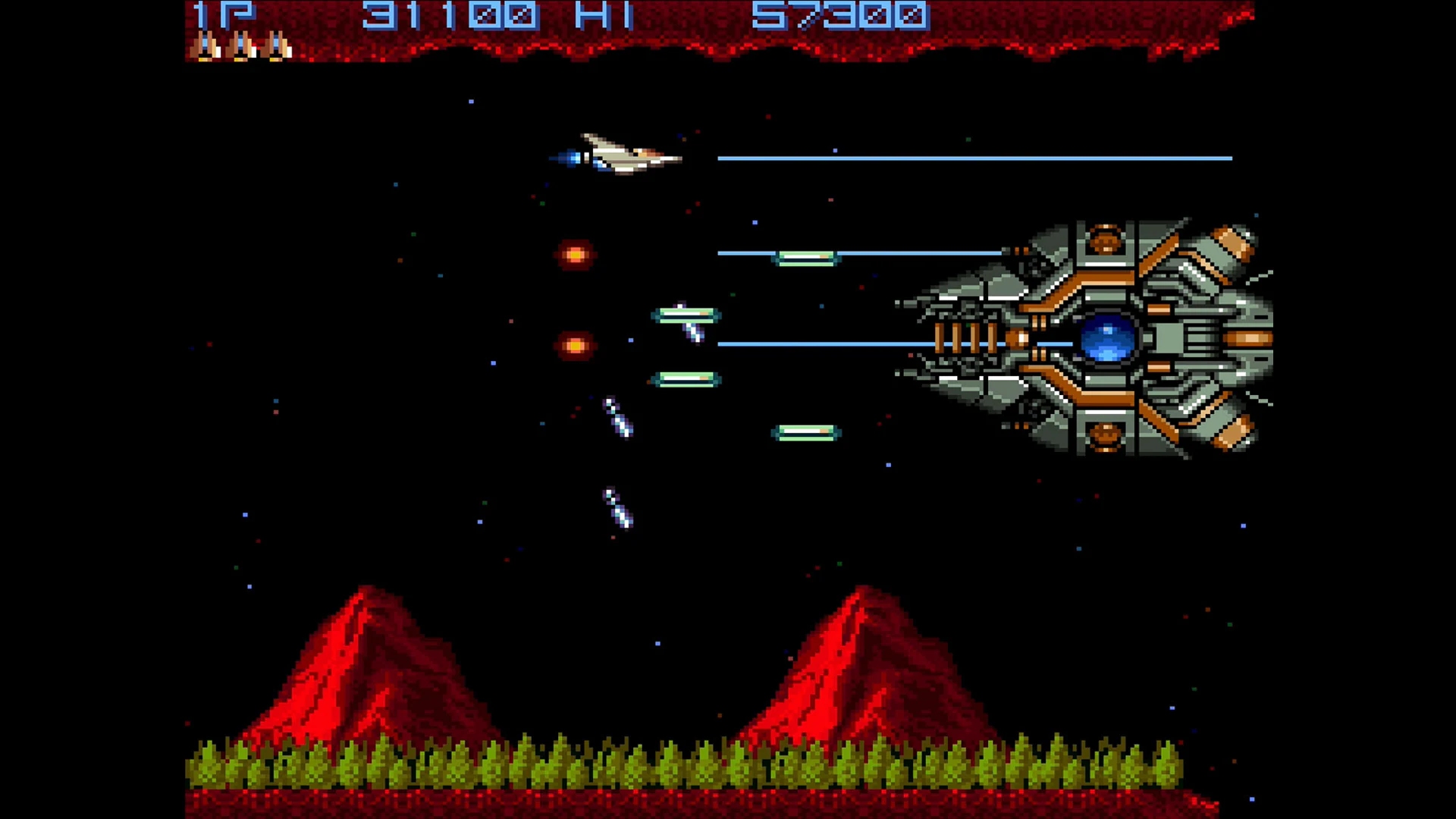Click the ship's blue engine exhaust flame

569,158
